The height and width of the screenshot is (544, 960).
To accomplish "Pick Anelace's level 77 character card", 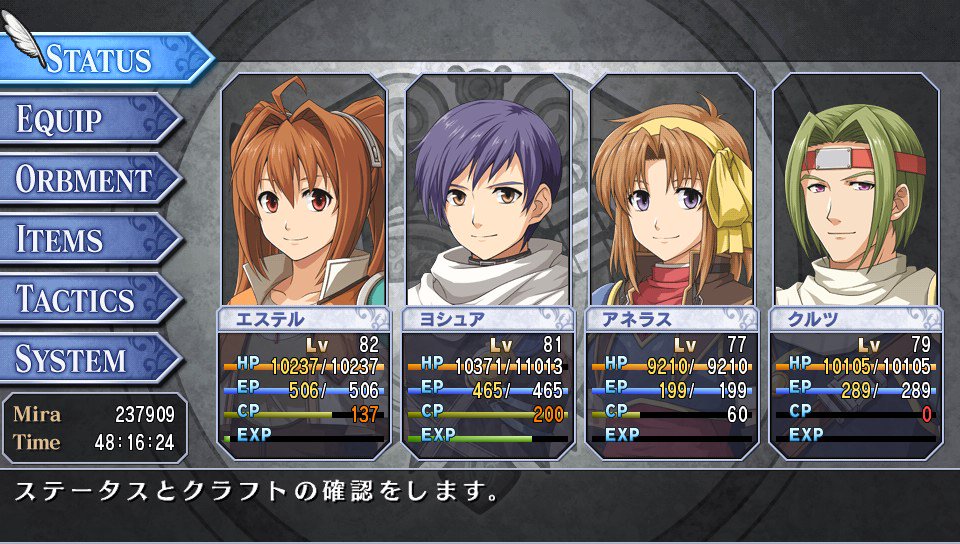I will tap(672, 265).
